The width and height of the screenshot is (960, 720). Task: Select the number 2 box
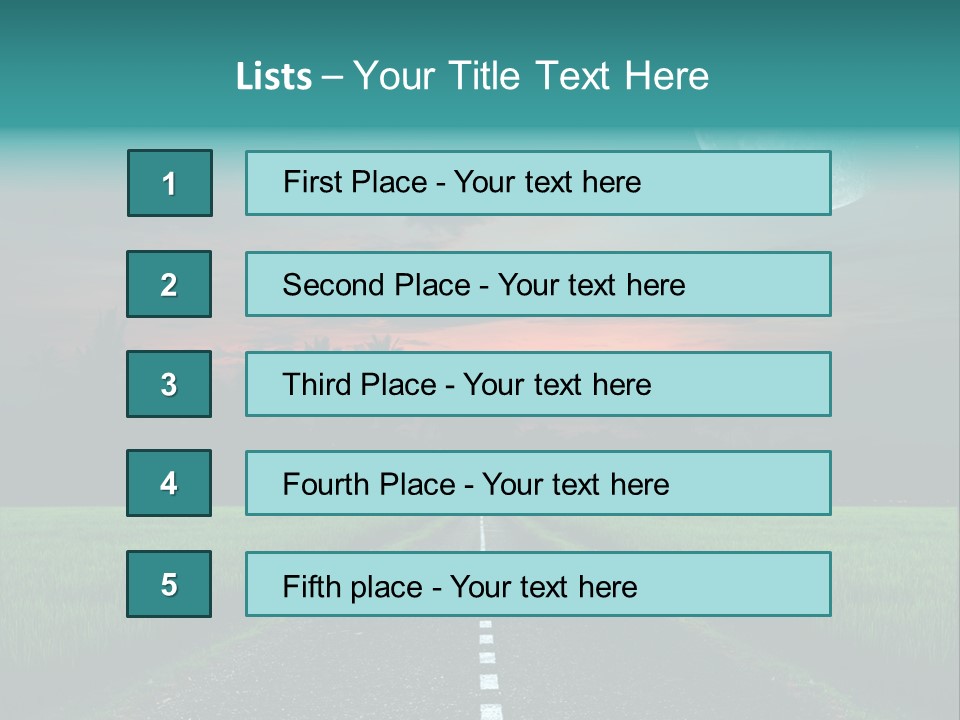169,284
